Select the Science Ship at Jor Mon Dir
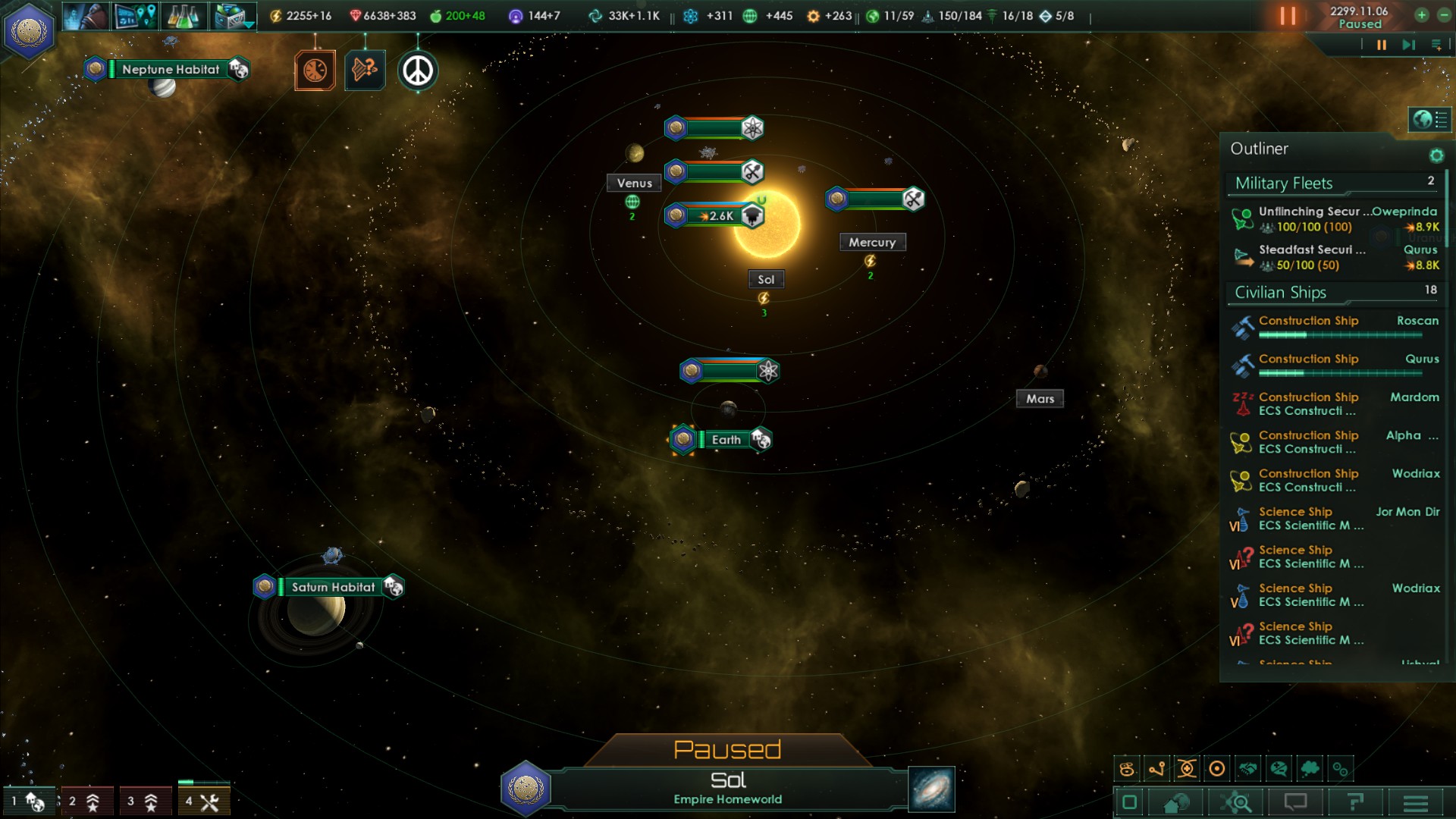Image resolution: width=1456 pixels, height=819 pixels. [1335, 518]
